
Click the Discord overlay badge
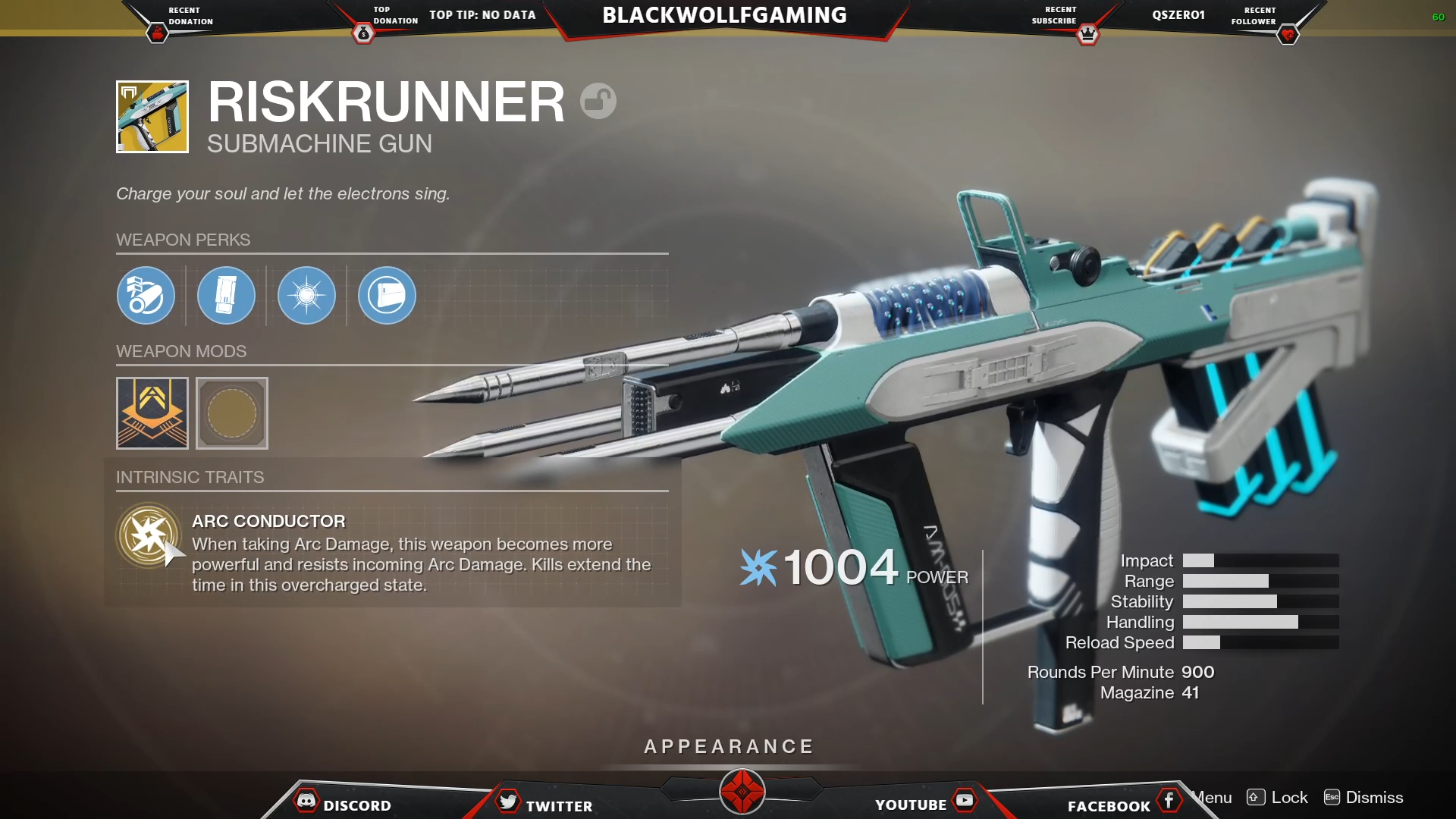343,804
